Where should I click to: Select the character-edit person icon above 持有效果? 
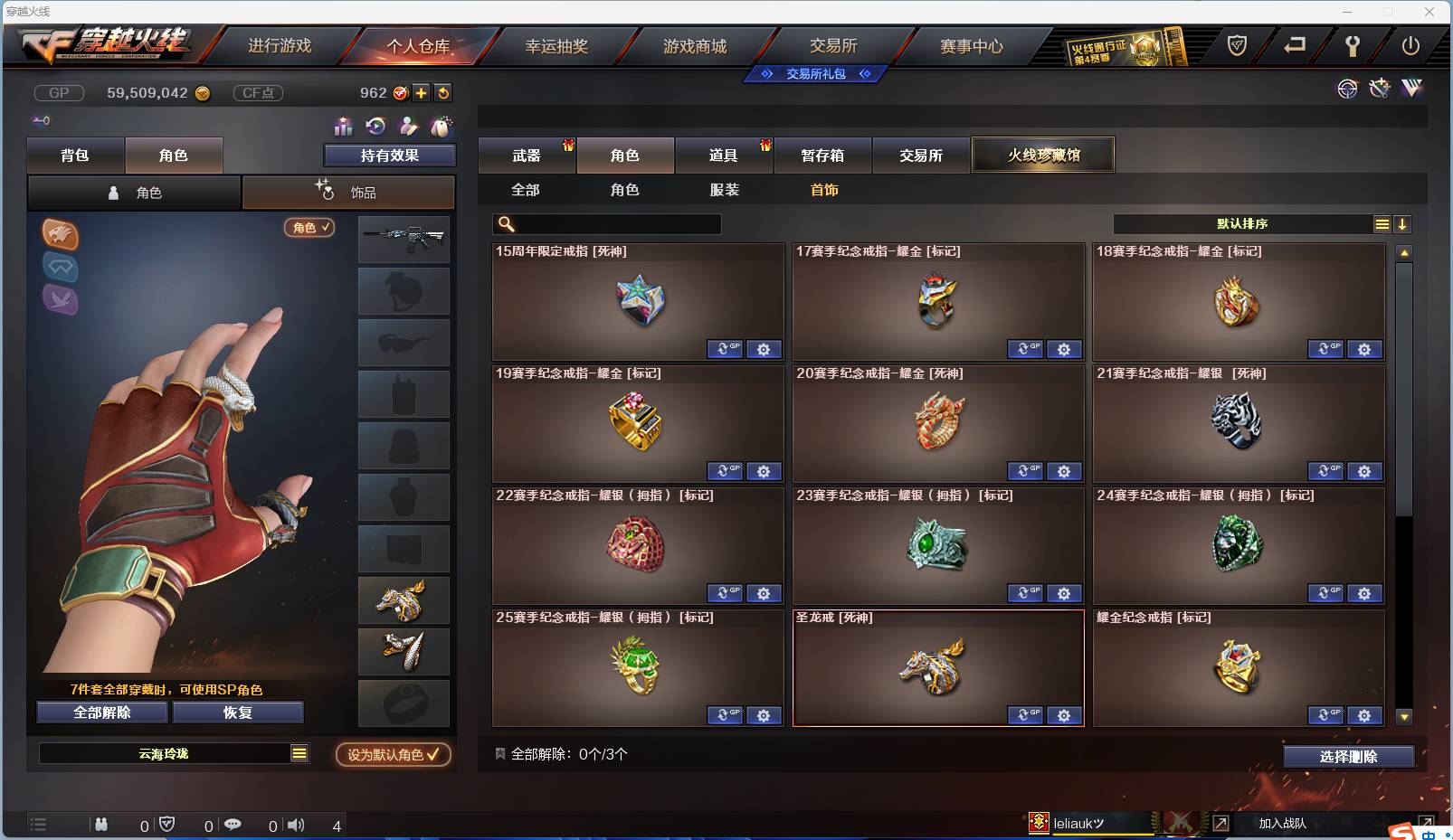pyautogui.click(x=407, y=127)
